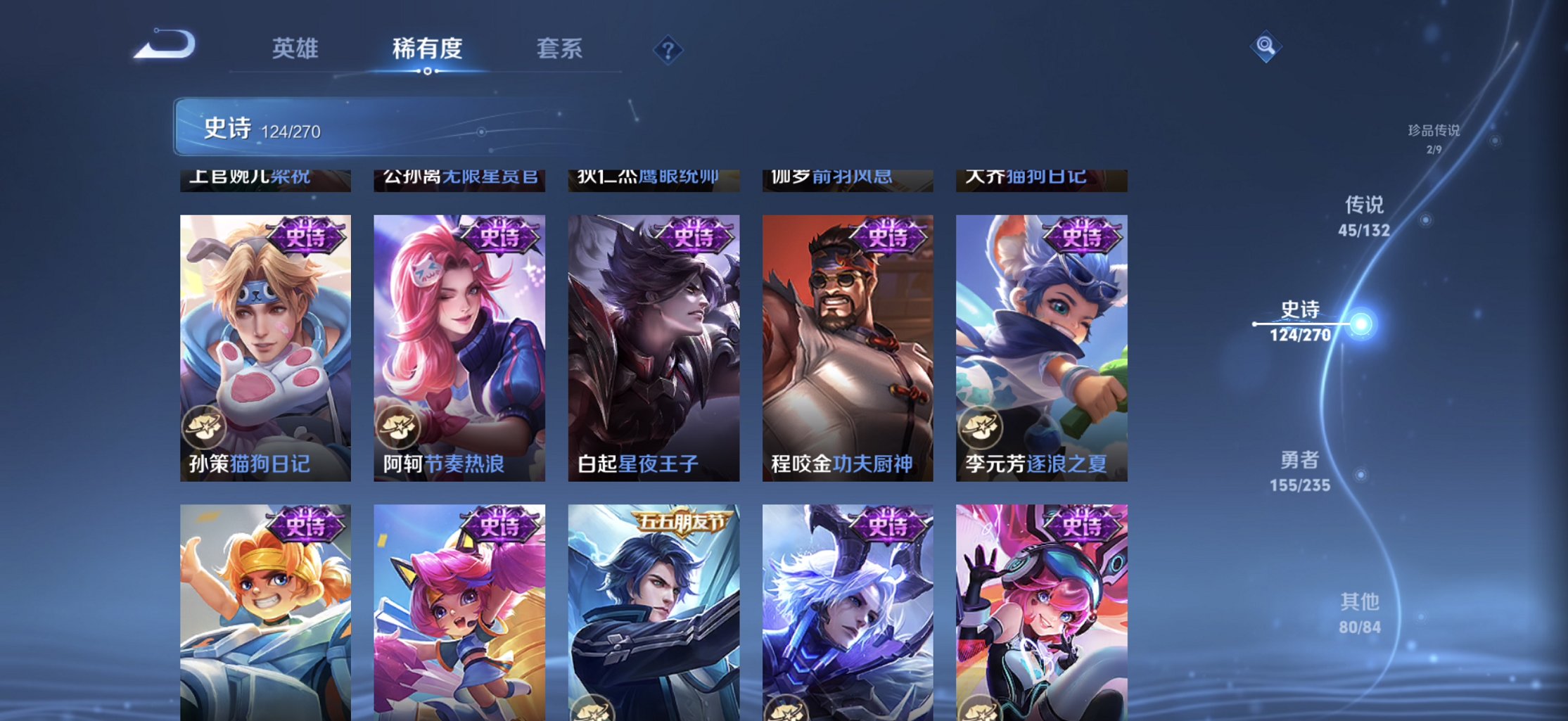This screenshot has width=1568, height=721.
Task: Open the 套系 tab
Action: point(561,49)
